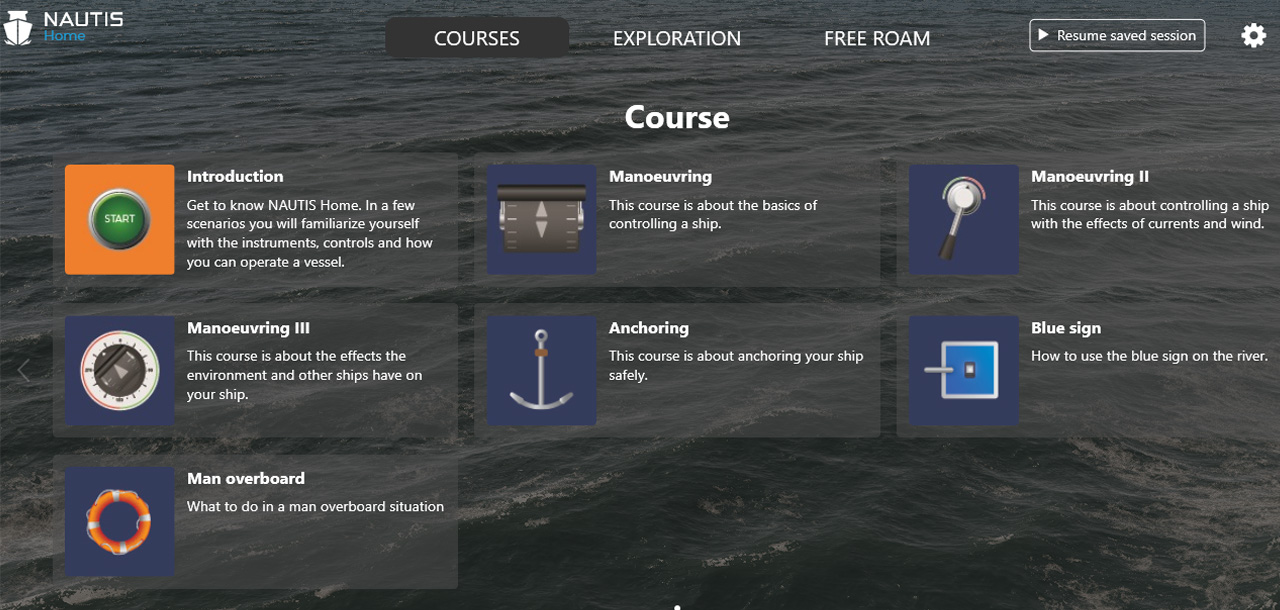Switch to the Courses tab
The width and height of the screenshot is (1280, 610).
click(476, 38)
